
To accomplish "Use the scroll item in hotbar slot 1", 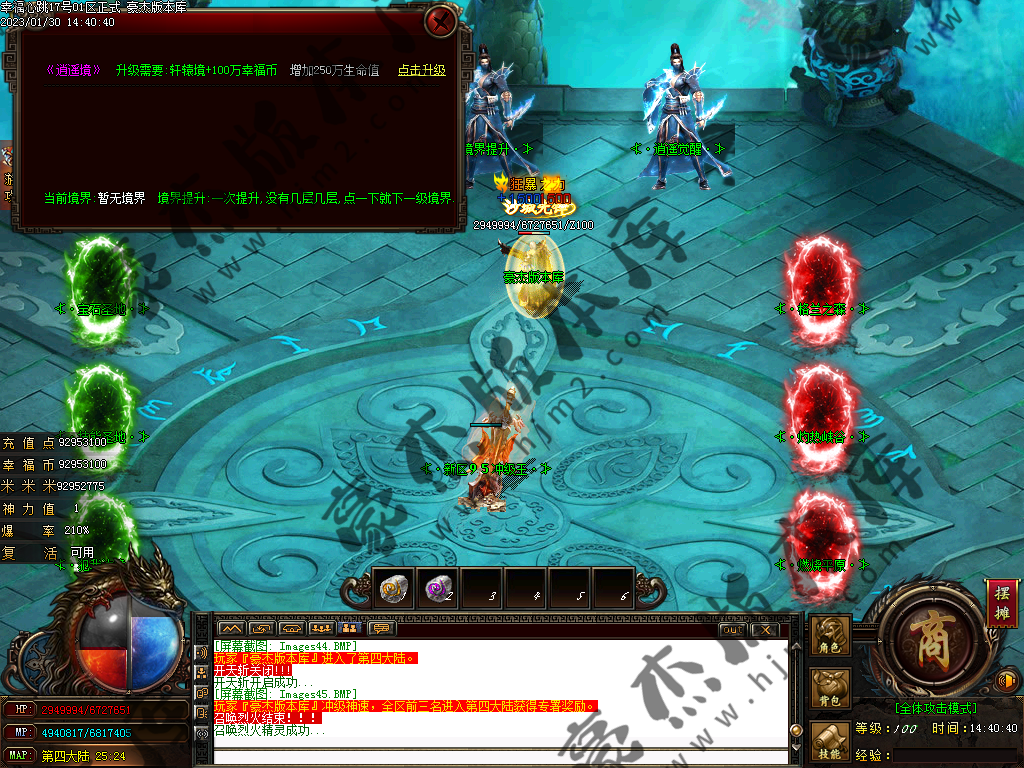I will pyautogui.click(x=391, y=589).
